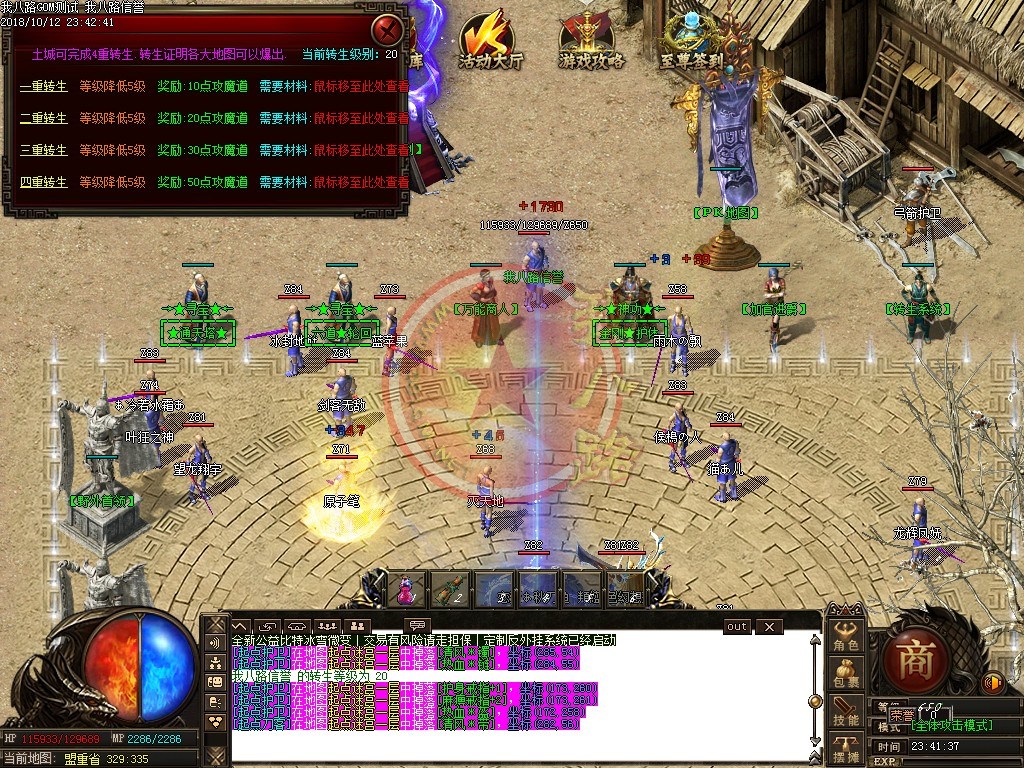Close the rebirth dialog with the red X
Screen dimensions: 1024x768
click(387, 28)
